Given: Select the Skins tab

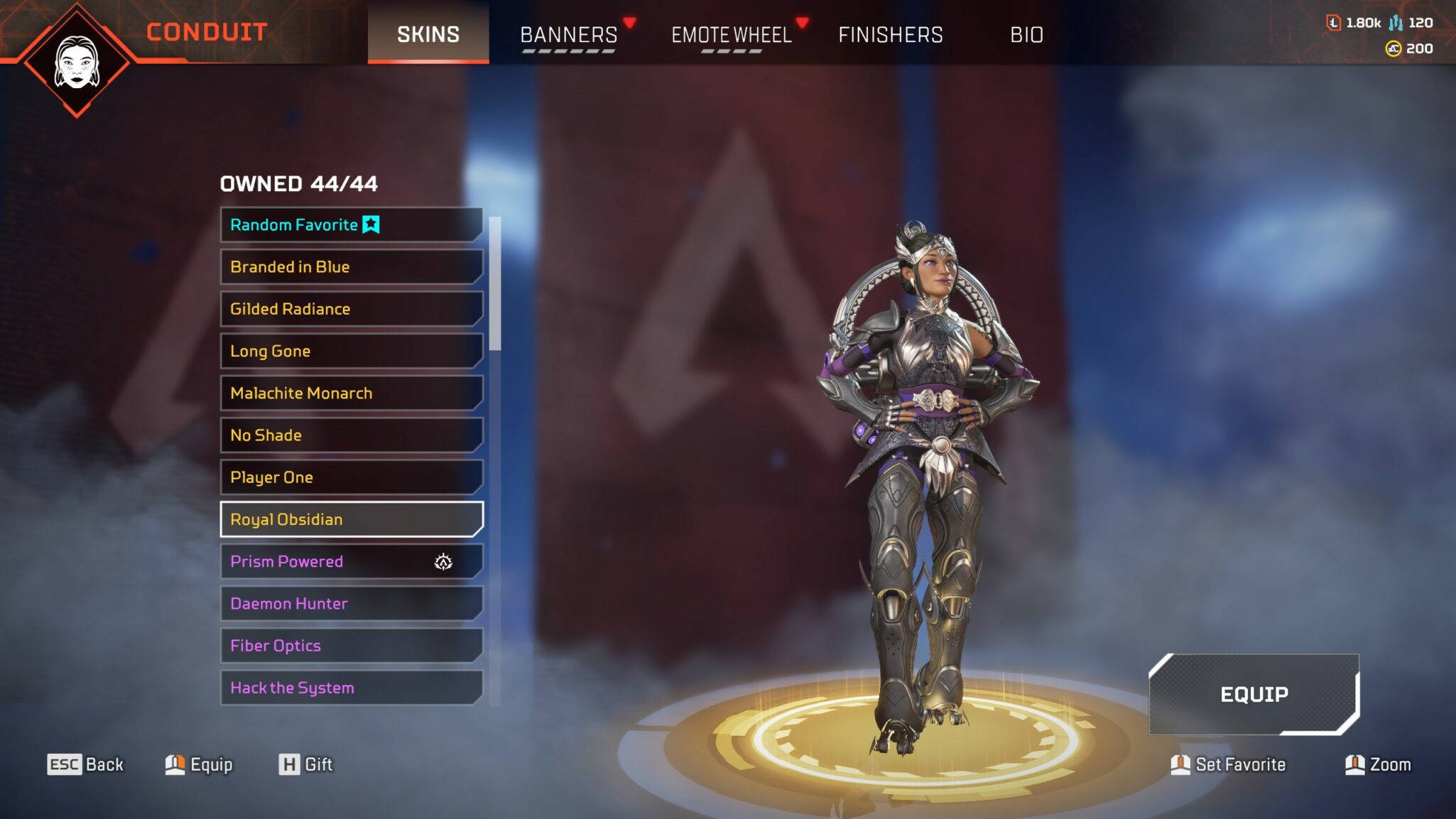Looking at the screenshot, I should click(428, 35).
